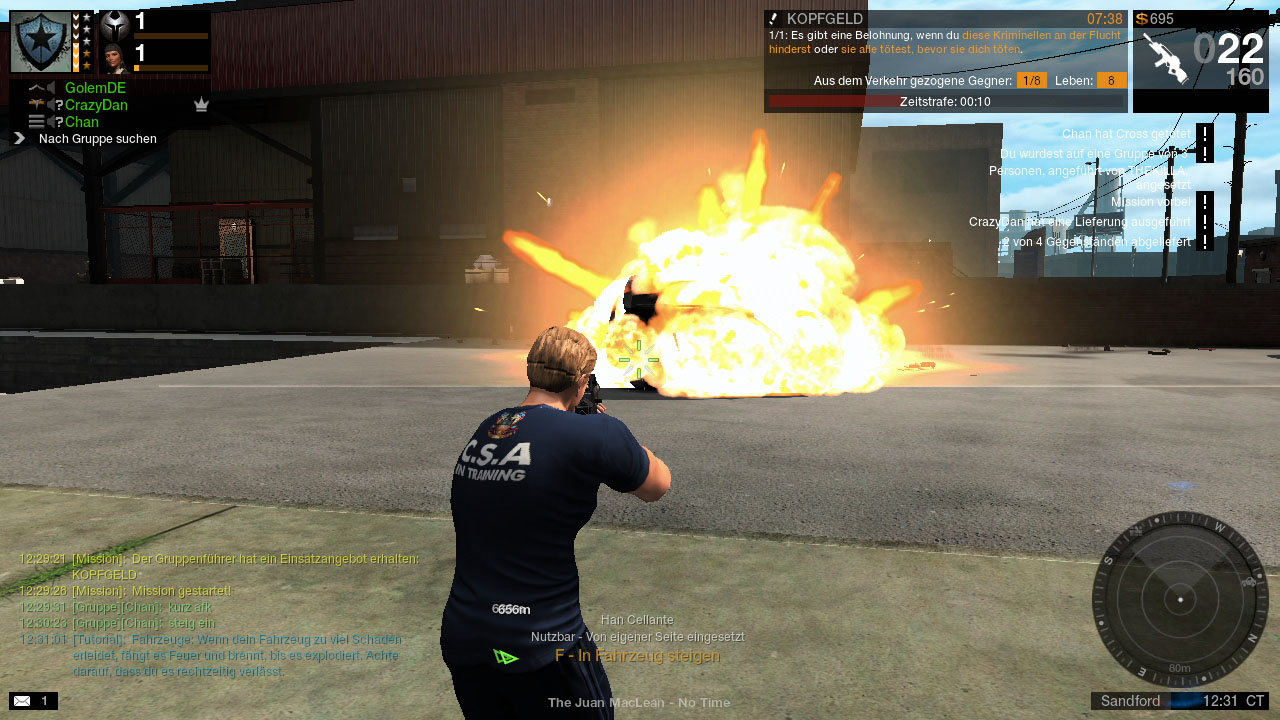
Task: Select Chan in the group list
Action: 82,122
